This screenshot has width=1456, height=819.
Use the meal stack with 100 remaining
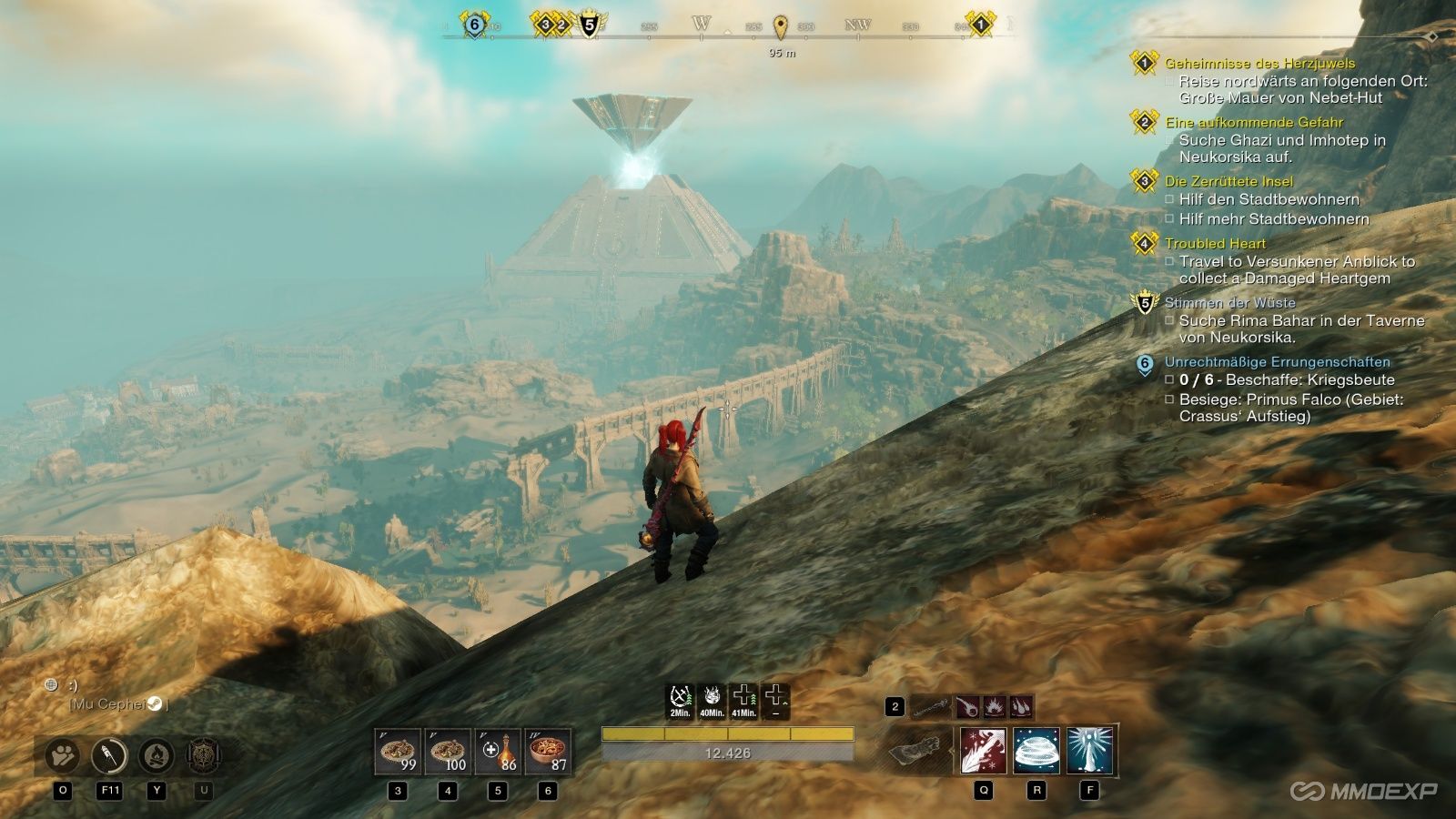pos(448,752)
